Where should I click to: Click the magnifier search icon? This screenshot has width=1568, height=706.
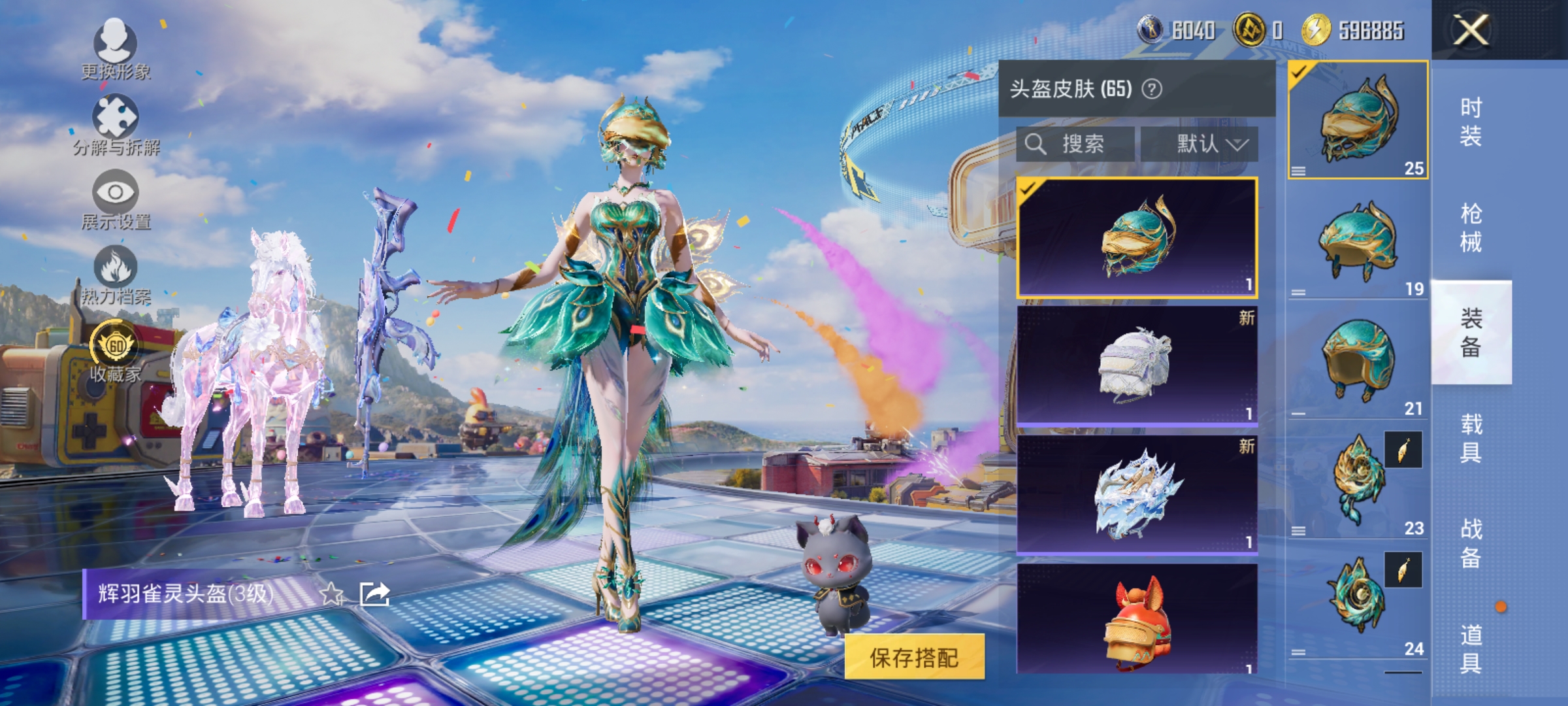pos(1036,144)
